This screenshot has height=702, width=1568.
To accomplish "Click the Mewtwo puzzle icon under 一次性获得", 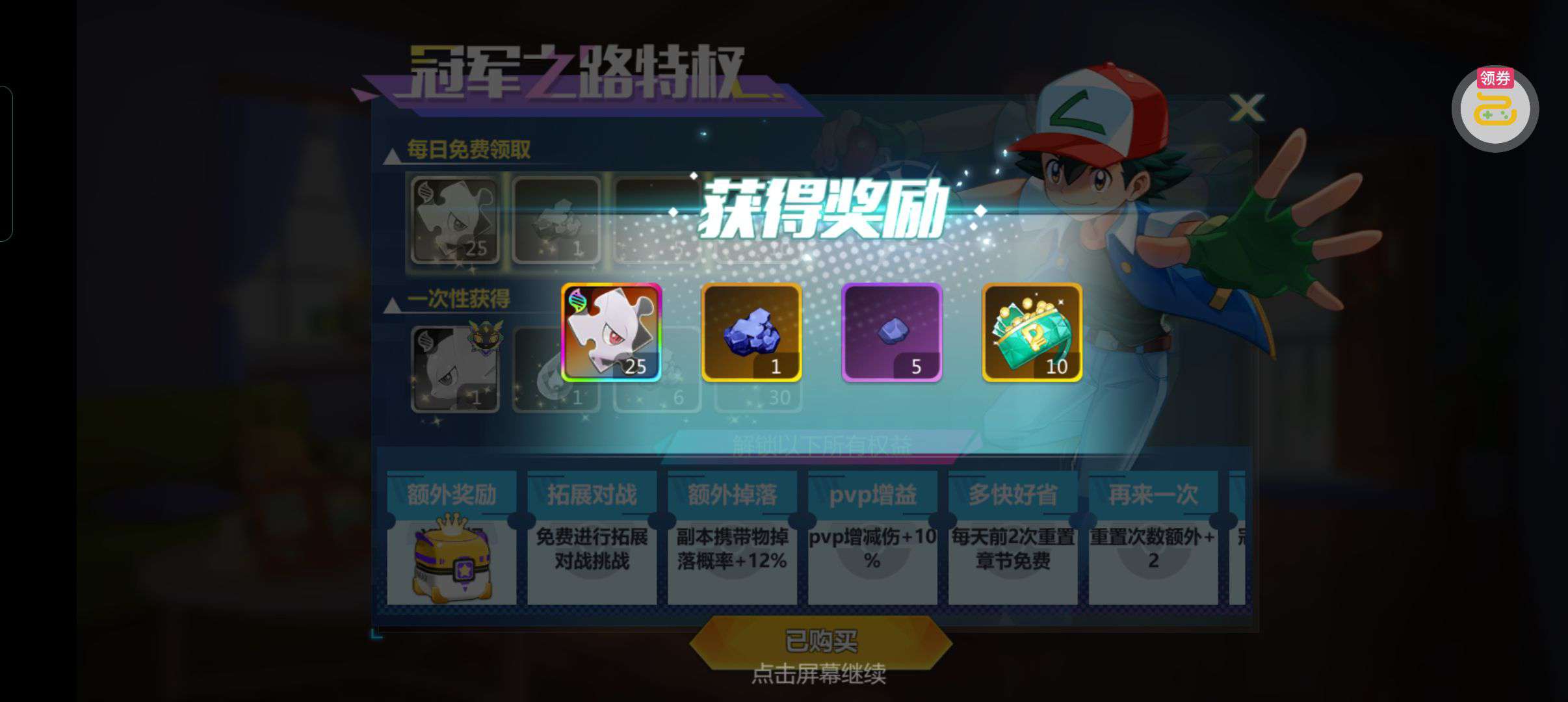I will (x=454, y=367).
